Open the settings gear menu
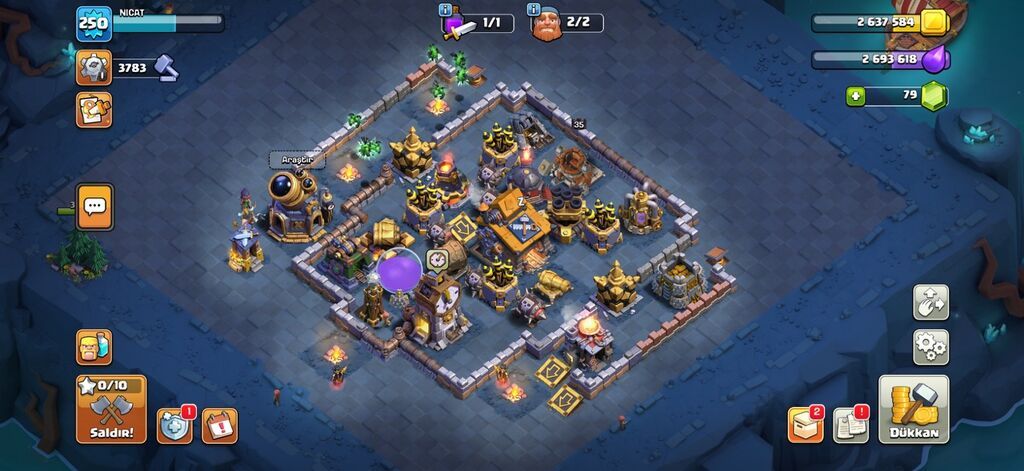This screenshot has height=471, width=1024. pos(930,347)
